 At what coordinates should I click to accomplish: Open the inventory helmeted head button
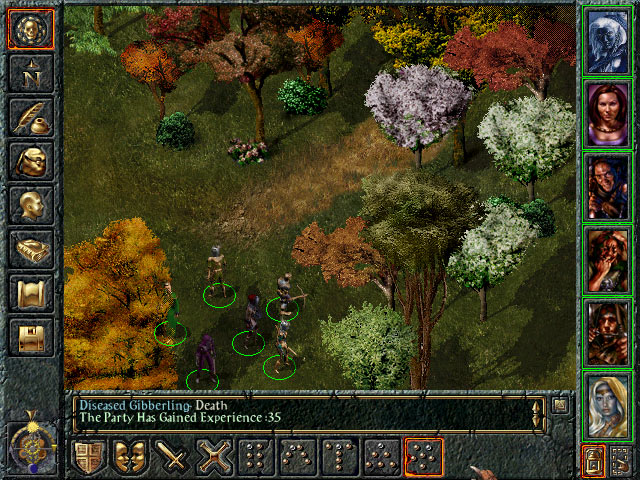[31, 161]
